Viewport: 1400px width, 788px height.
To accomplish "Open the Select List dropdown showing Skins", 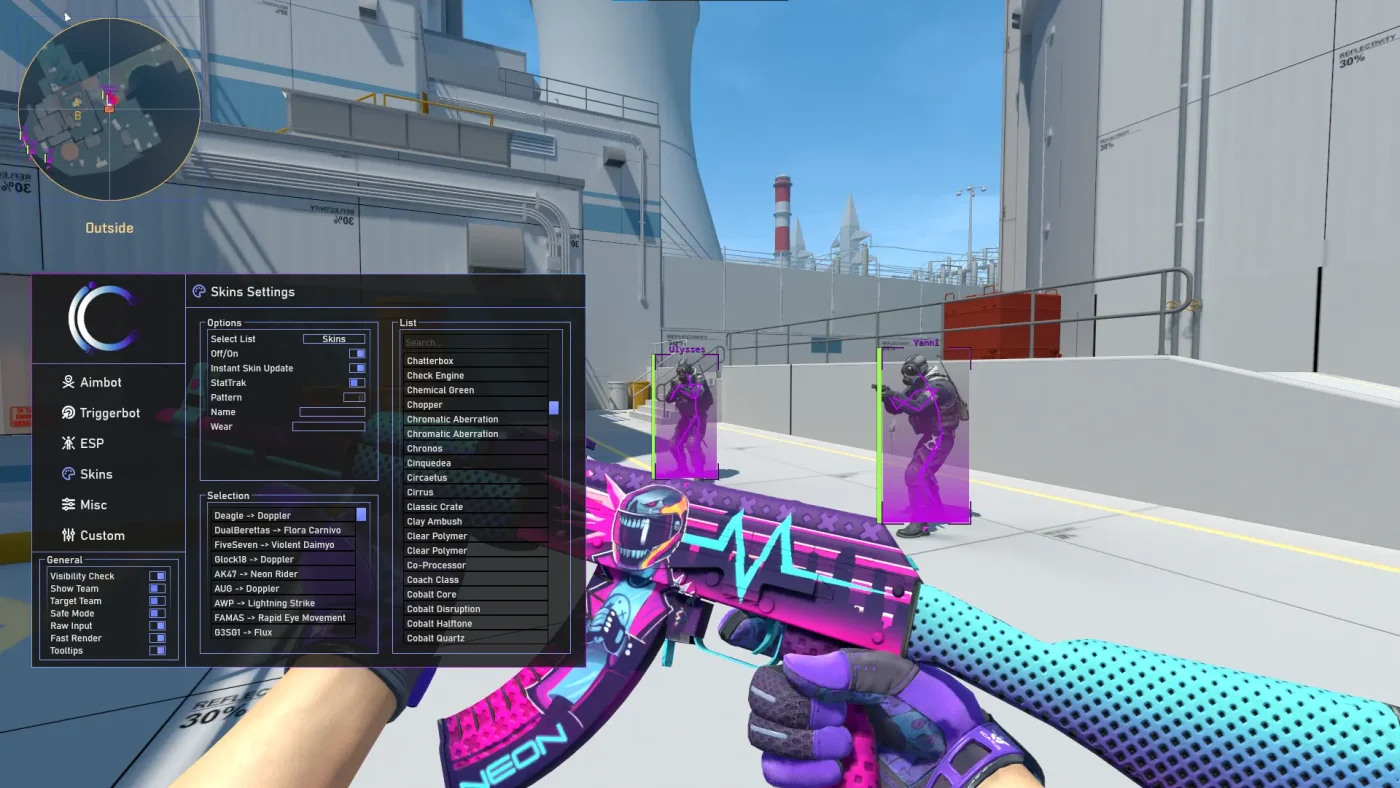I will [335, 338].
